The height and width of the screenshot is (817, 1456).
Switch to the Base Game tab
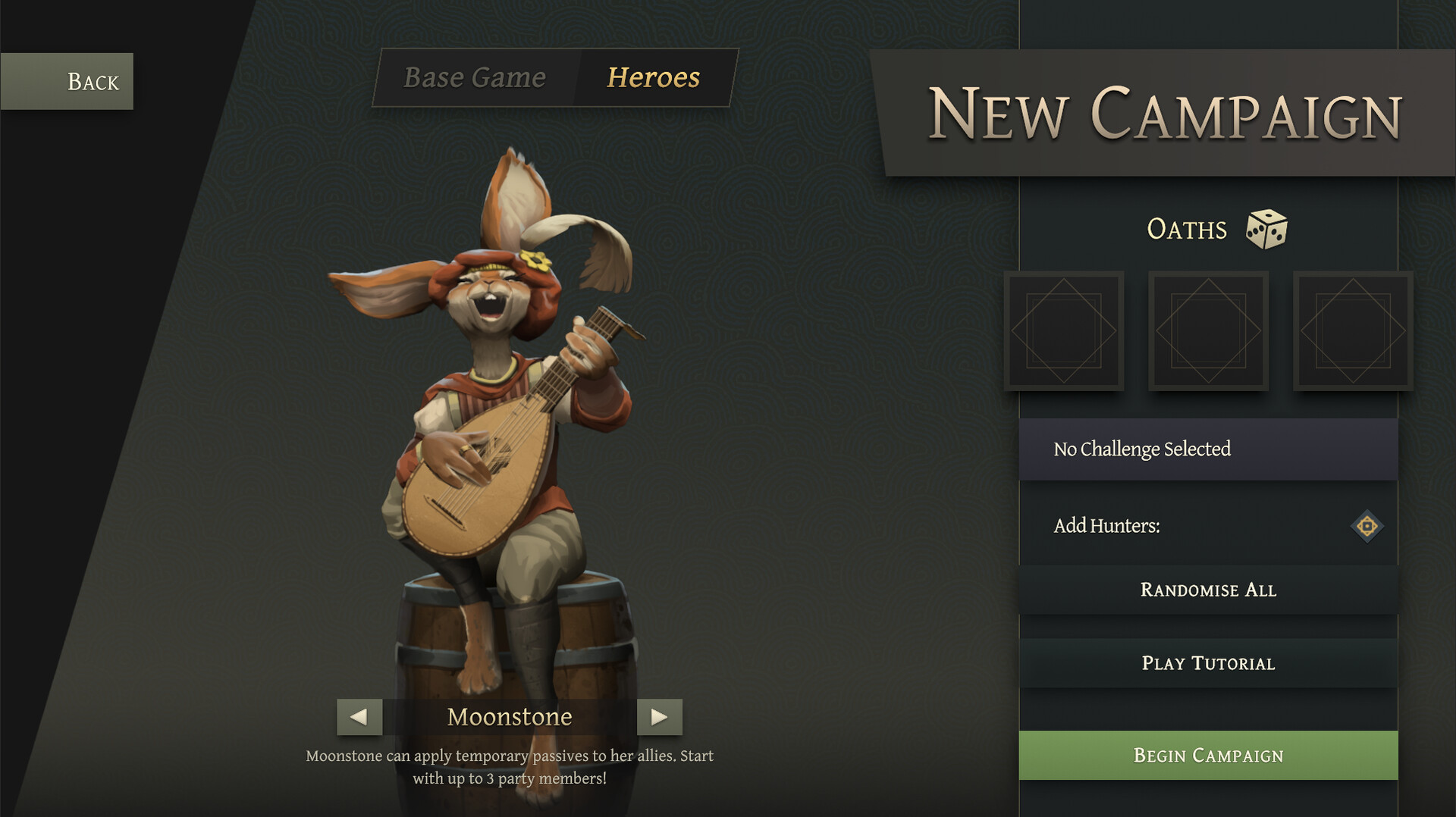475,77
